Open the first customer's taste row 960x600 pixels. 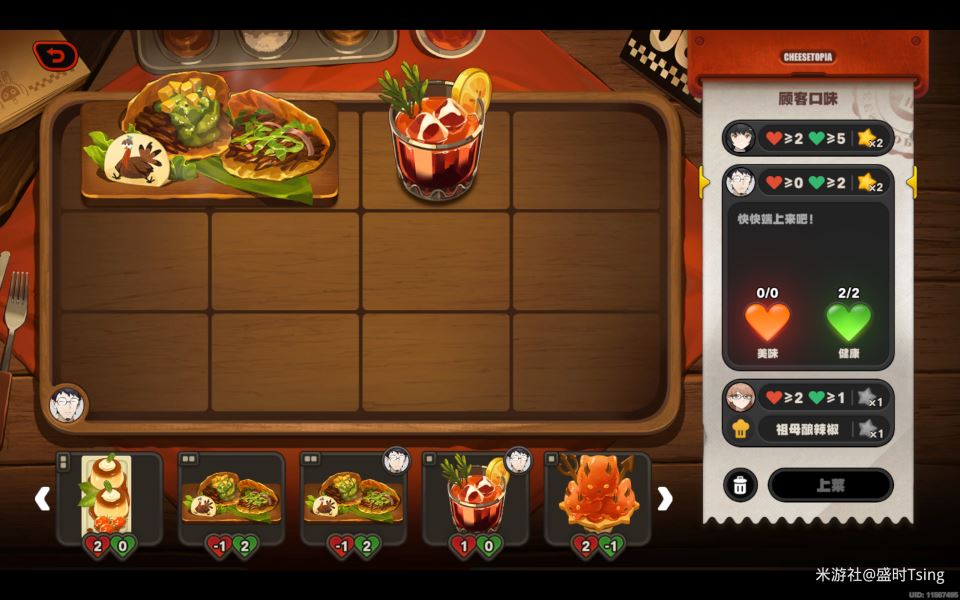point(807,138)
